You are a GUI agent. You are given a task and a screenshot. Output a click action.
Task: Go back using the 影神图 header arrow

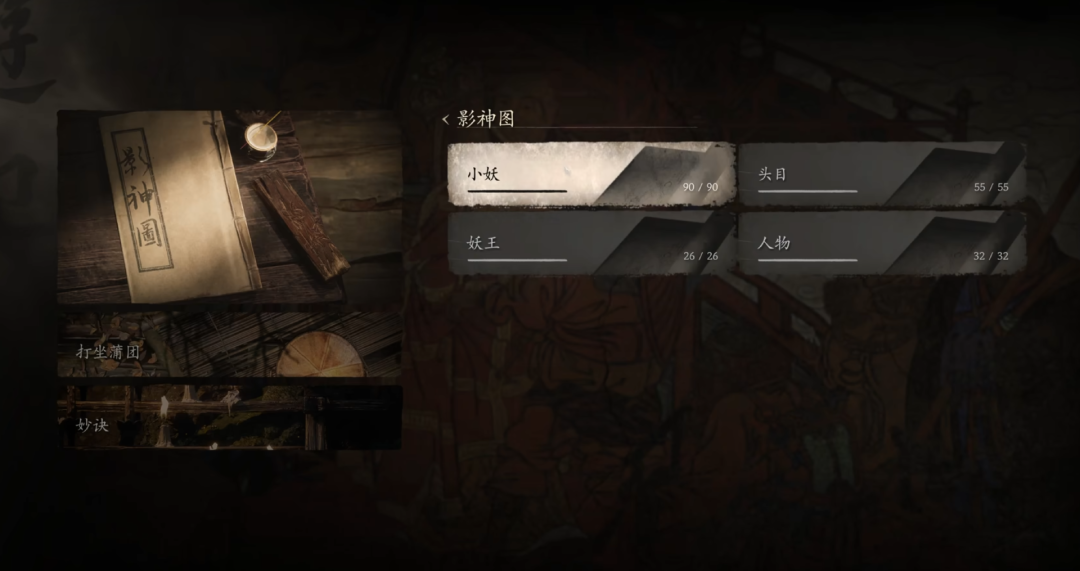pyautogui.click(x=446, y=119)
